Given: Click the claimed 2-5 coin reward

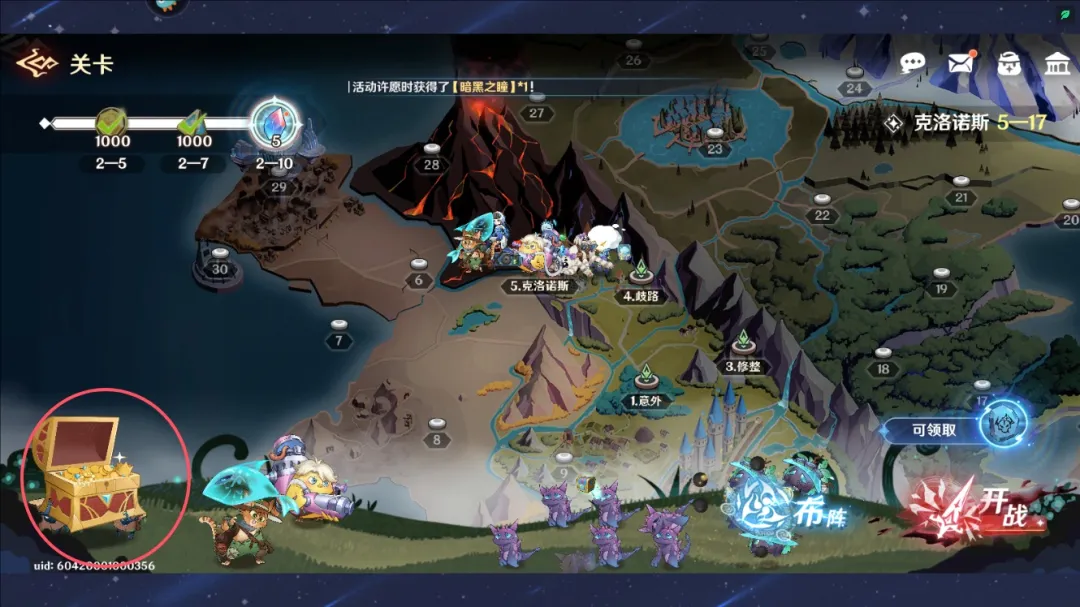Looking at the screenshot, I should pos(112,125).
